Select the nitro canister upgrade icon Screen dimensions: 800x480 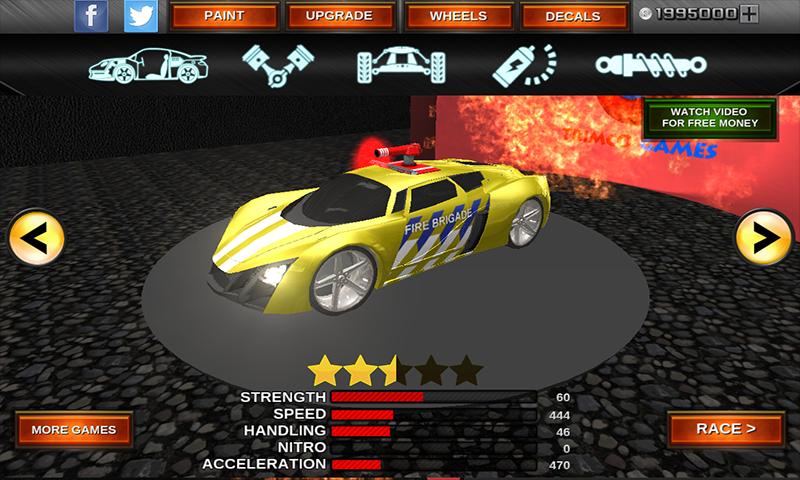point(523,64)
